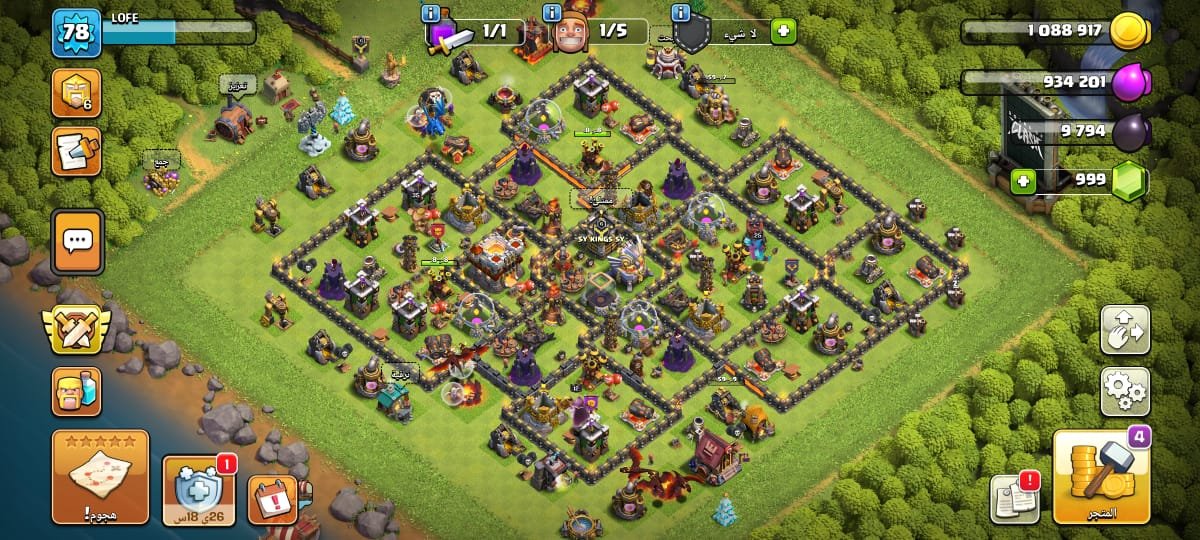This screenshot has width=1200, height=540.
Task: Show info for the grey shield status
Action: [682, 13]
